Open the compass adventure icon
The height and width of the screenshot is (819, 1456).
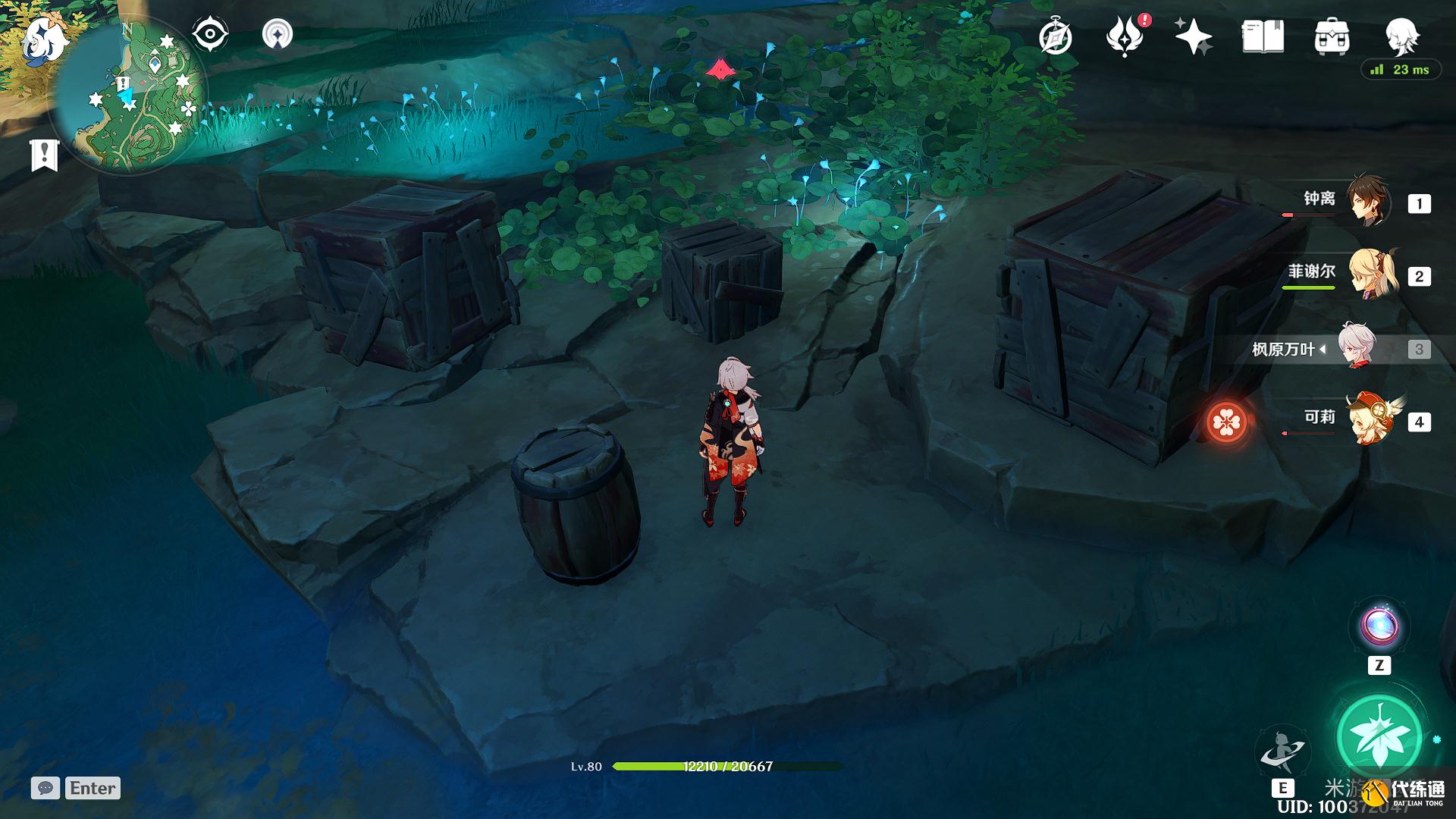(1056, 37)
